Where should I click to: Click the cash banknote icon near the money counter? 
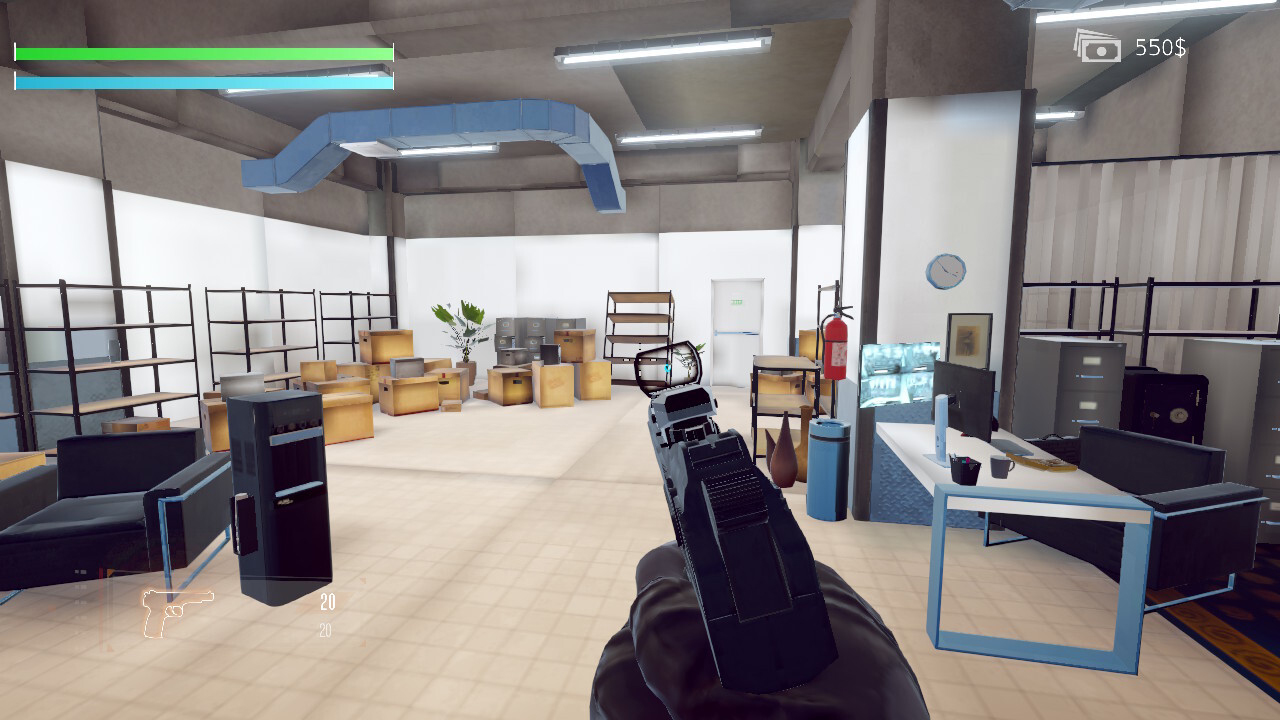[x=1096, y=46]
